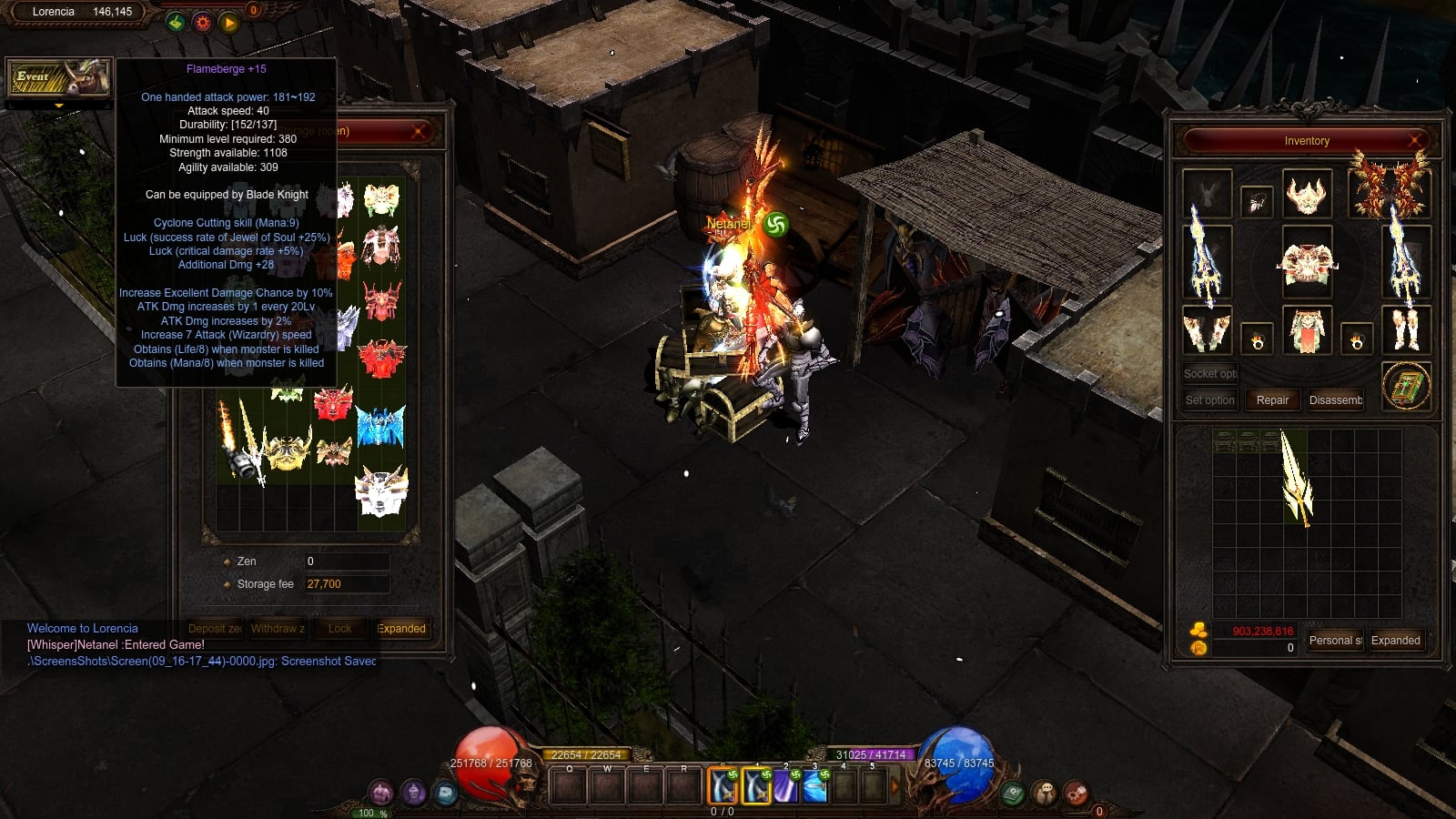The image size is (1456, 819).
Task: Pick the golden sword in the inventory grid
Action: pyautogui.click(x=1296, y=477)
